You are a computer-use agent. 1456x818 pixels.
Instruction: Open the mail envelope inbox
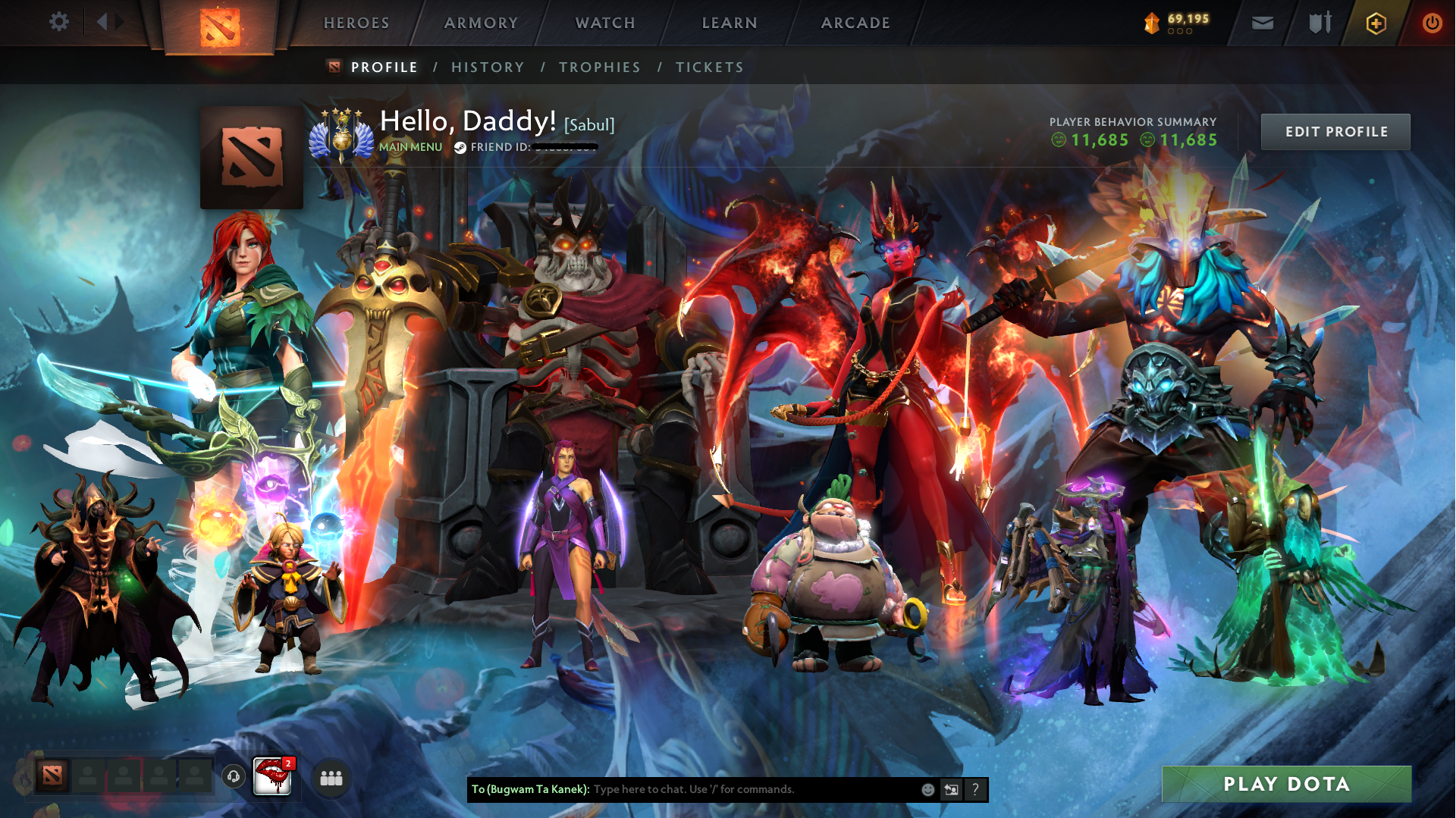pos(1263,24)
